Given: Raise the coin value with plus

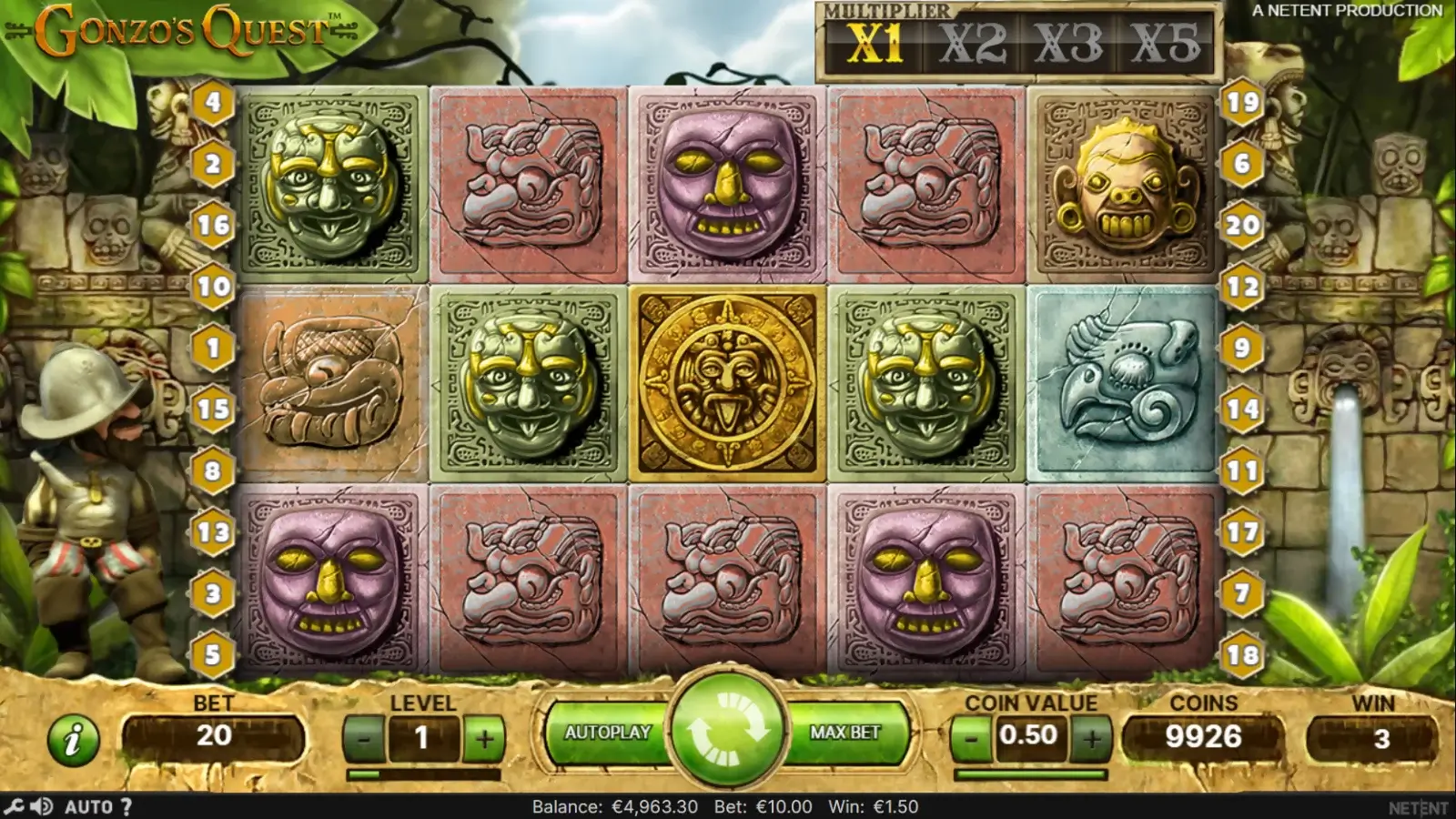Looking at the screenshot, I should 1091,737.
